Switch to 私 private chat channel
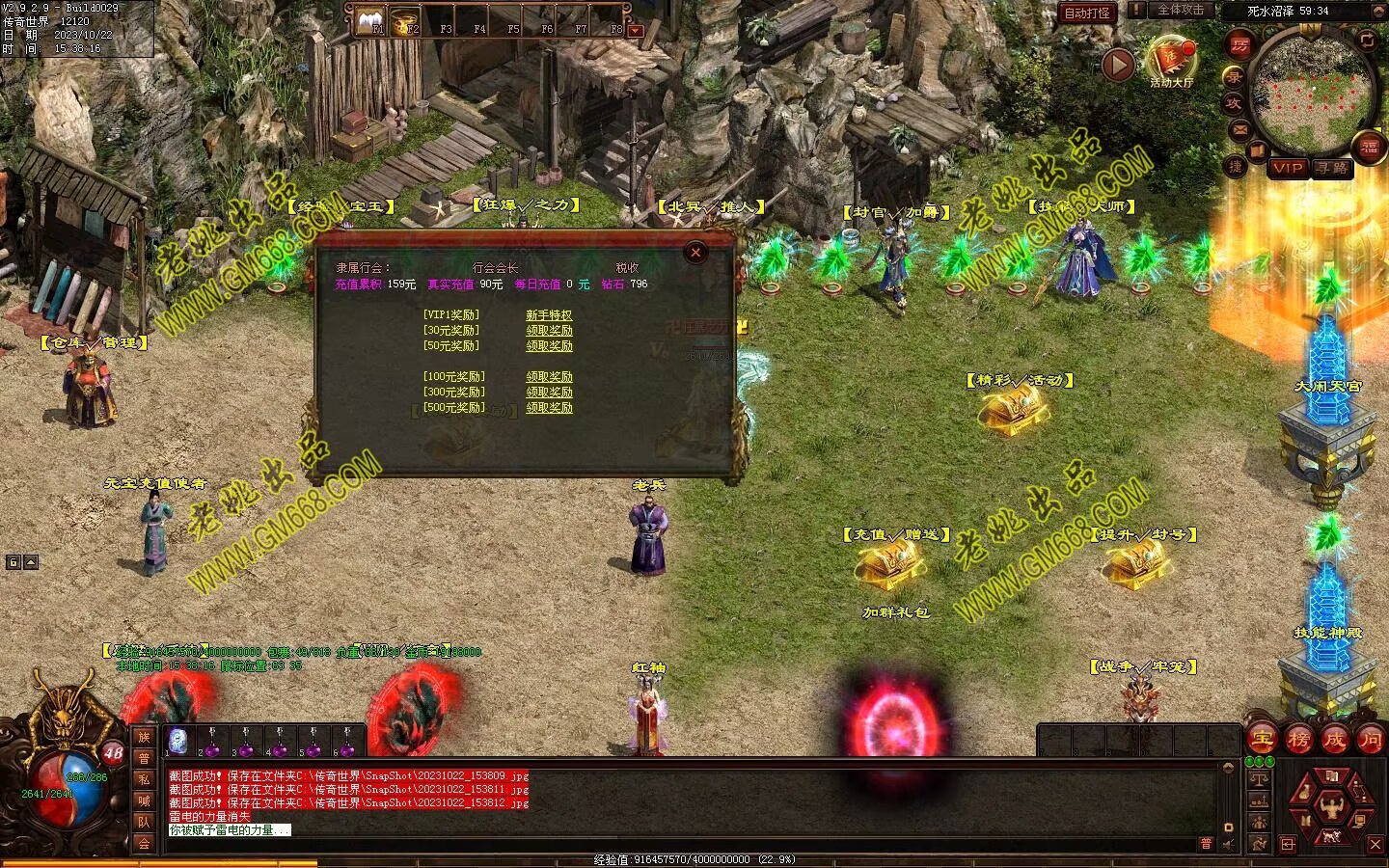 point(144,778)
